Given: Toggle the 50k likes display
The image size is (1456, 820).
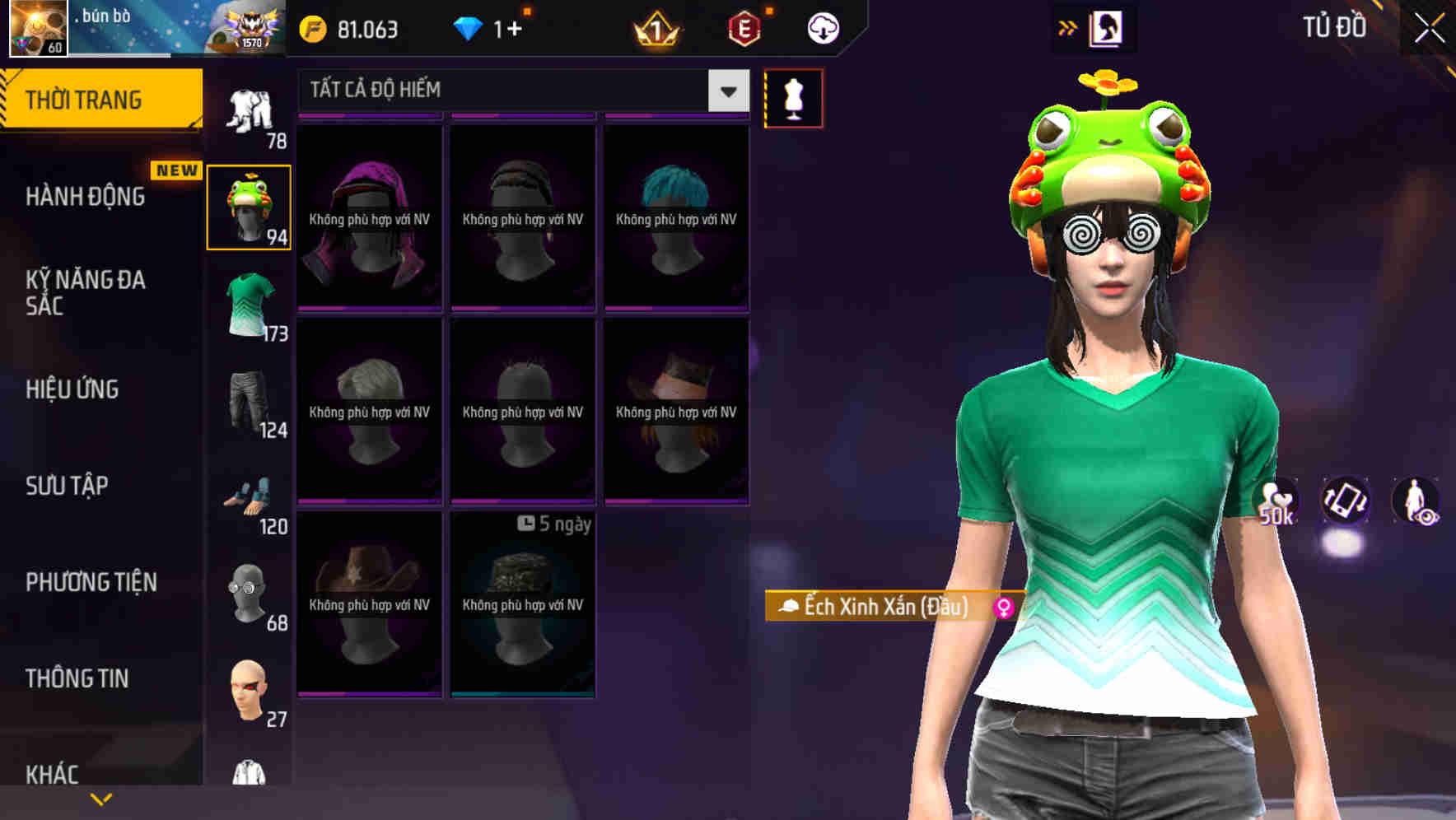Looking at the screenshot, I should (1276, 503).
